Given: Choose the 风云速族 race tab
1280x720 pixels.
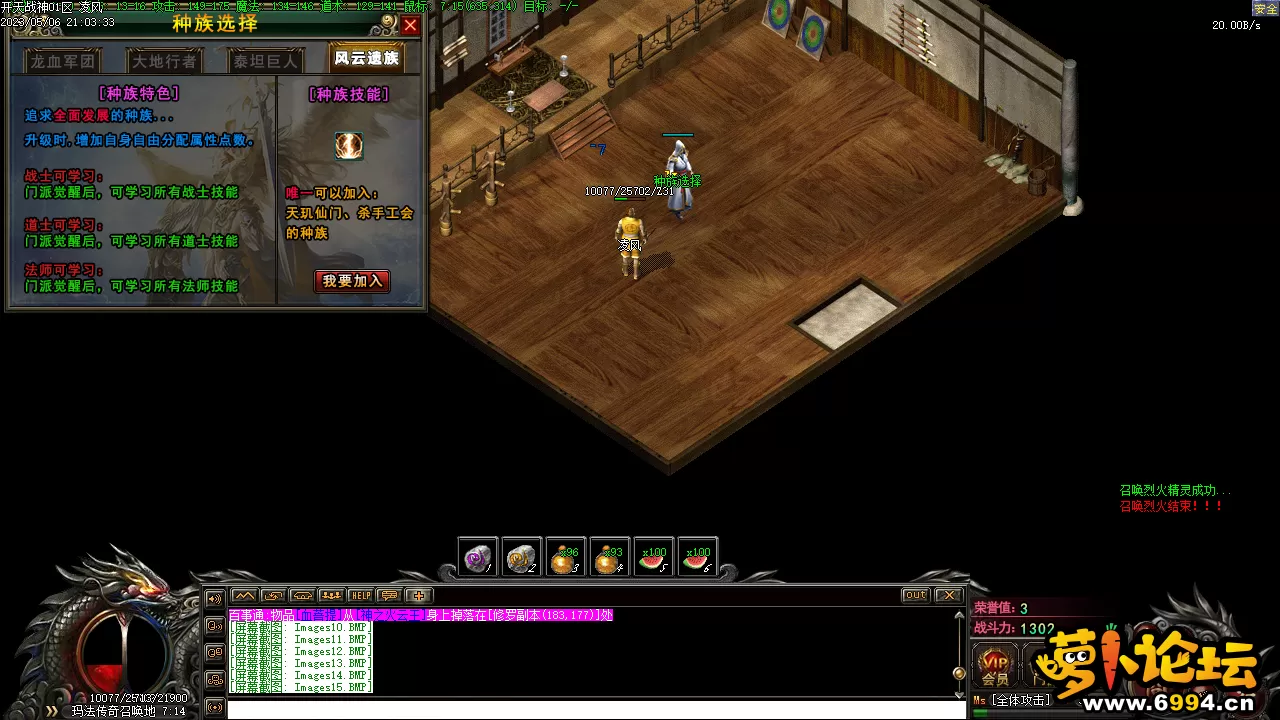Looking at the screenshot, I should (366, 58).
